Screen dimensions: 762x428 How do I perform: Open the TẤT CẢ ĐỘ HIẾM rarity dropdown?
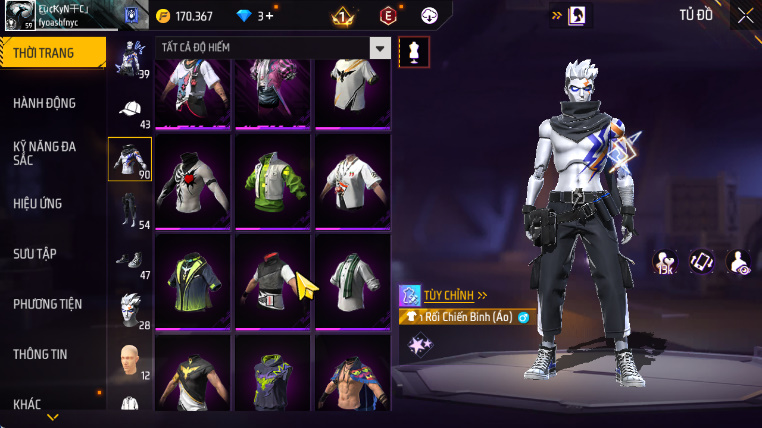tap(380, 48)
